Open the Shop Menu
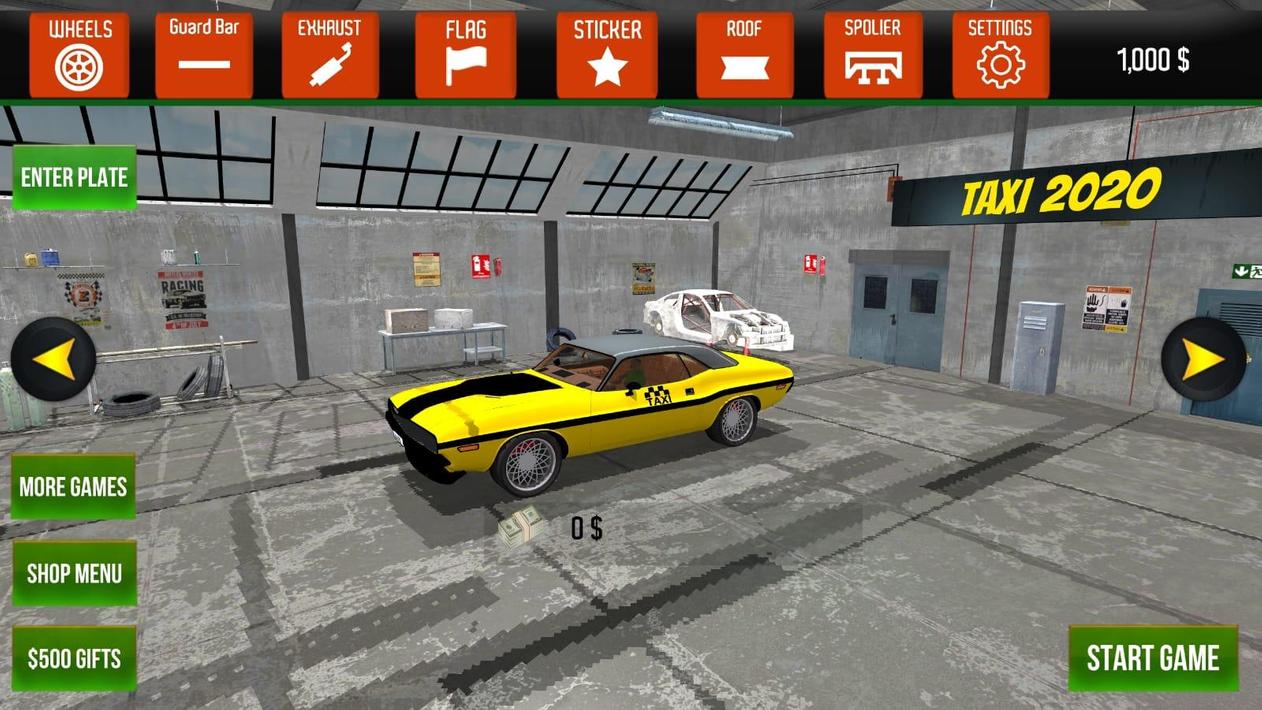This screenshot has height=710, width=1262. click(74, 573)
